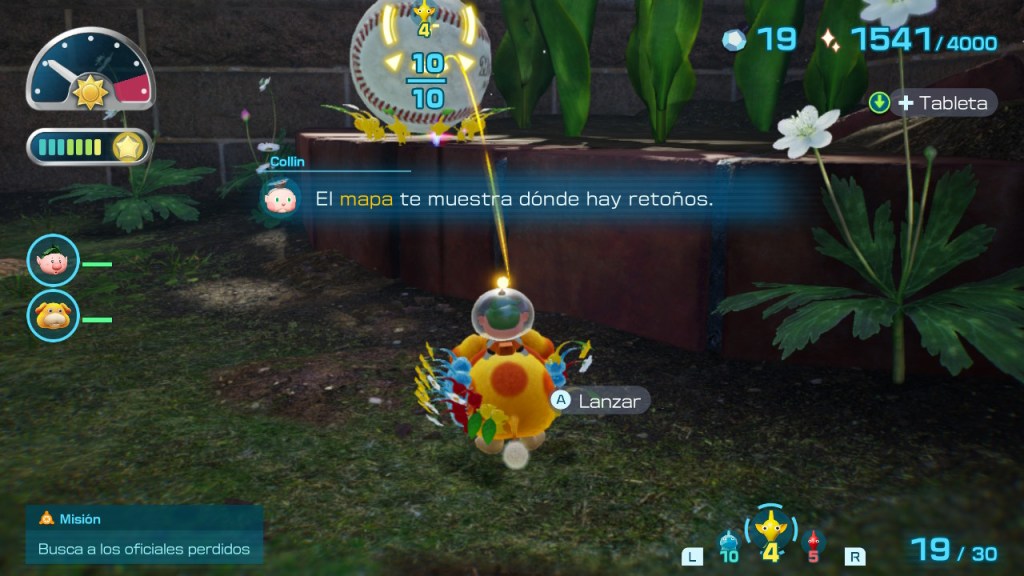The image size is (1024, 576).
Task: Open the Tableta menu
Action: (932, 103)
